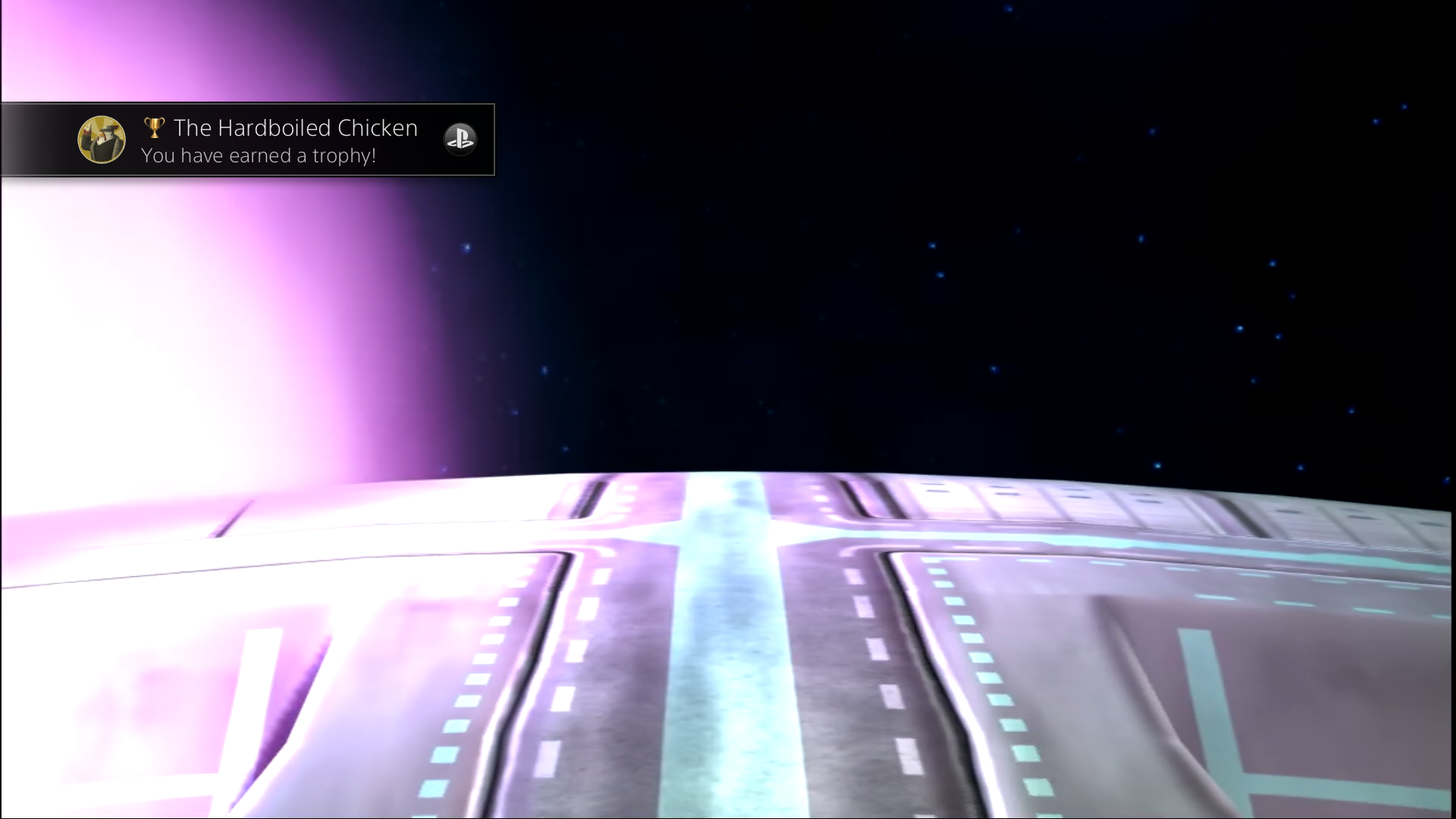
Task: Select the PlayStation logo icon
Action: pyautogui.click(x=460, y=140)
